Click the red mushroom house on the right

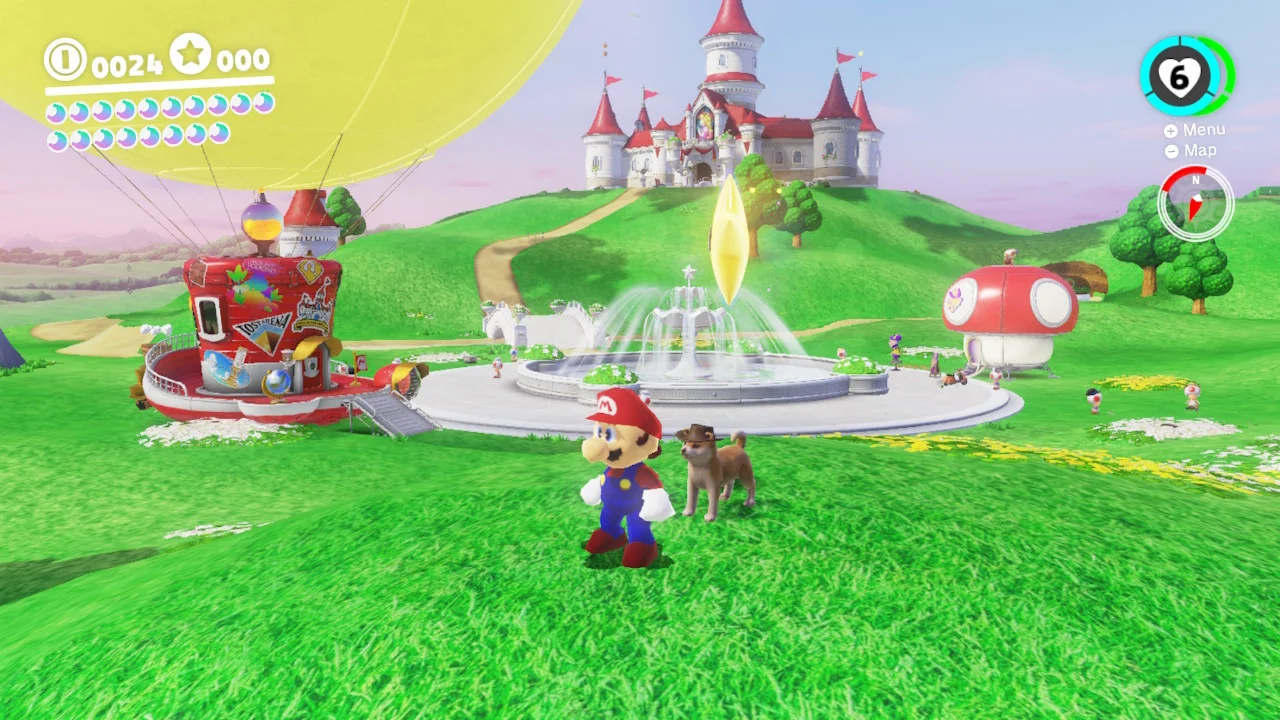pyautogui.click(x=1005, y=305)
